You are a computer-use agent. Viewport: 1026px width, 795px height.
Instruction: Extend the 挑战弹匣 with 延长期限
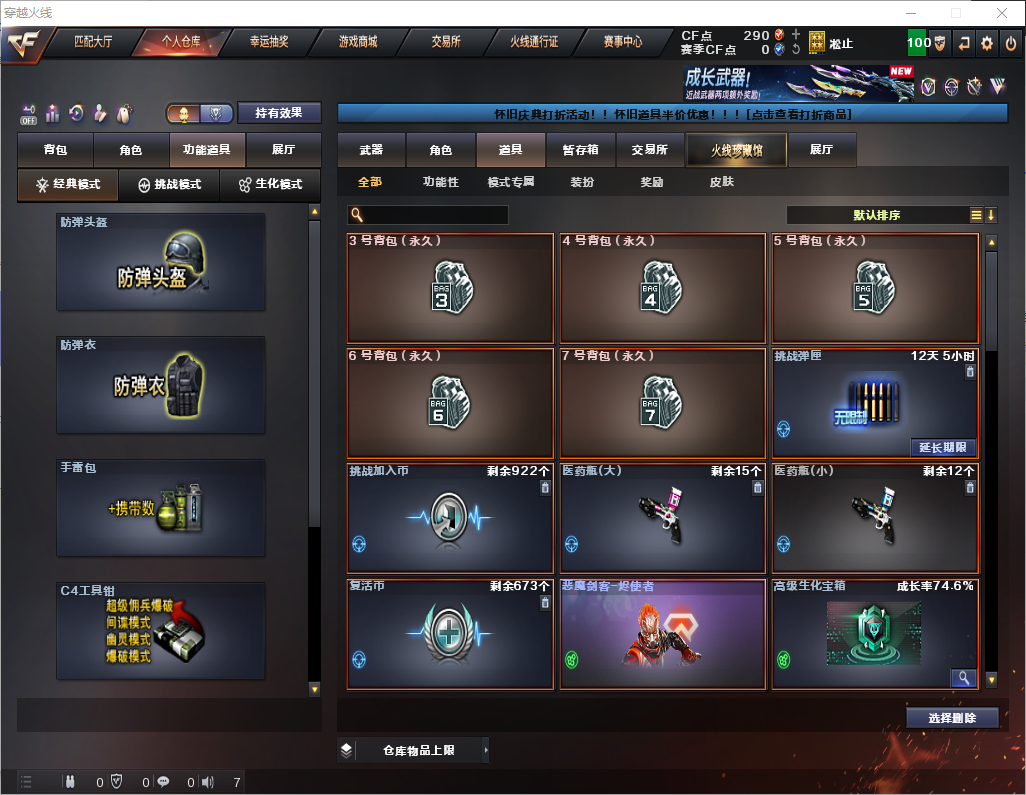tap(942, 447)
